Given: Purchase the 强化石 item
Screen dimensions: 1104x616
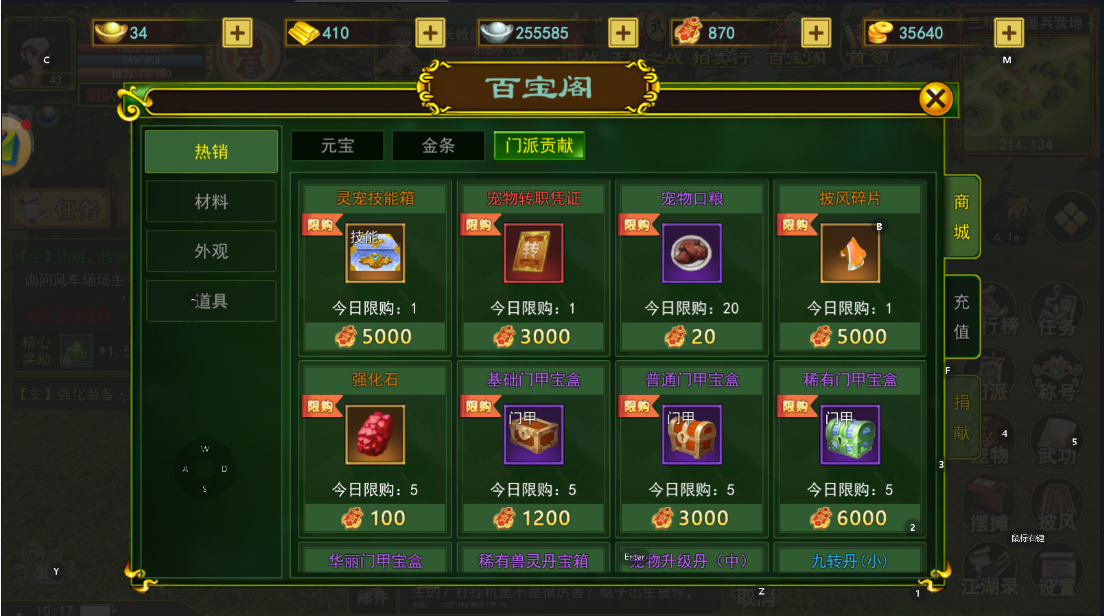Looking at the screenshot, I should [375, 435].
